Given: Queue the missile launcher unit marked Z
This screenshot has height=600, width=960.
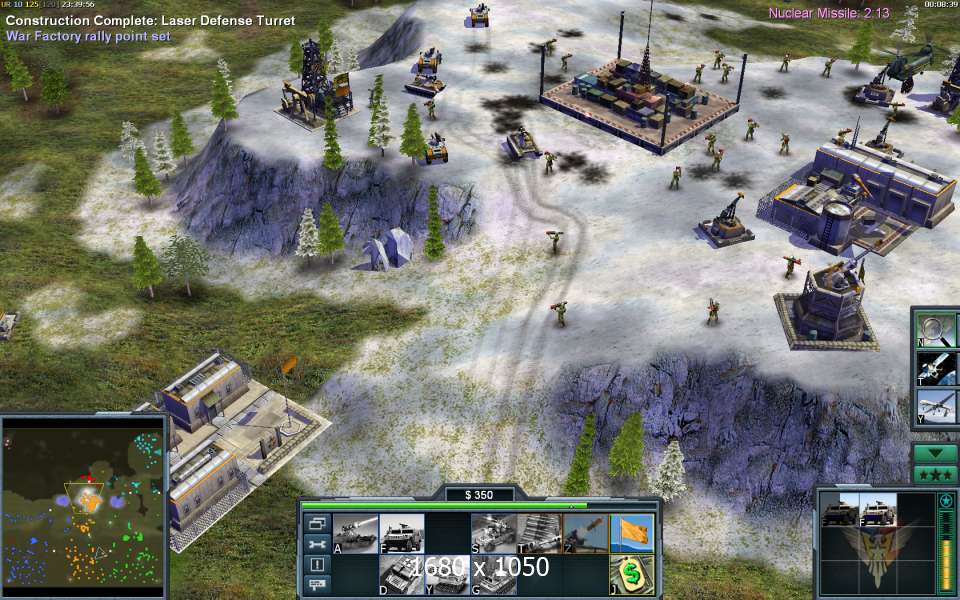Looking at the screenshot, I should point(585,534).
